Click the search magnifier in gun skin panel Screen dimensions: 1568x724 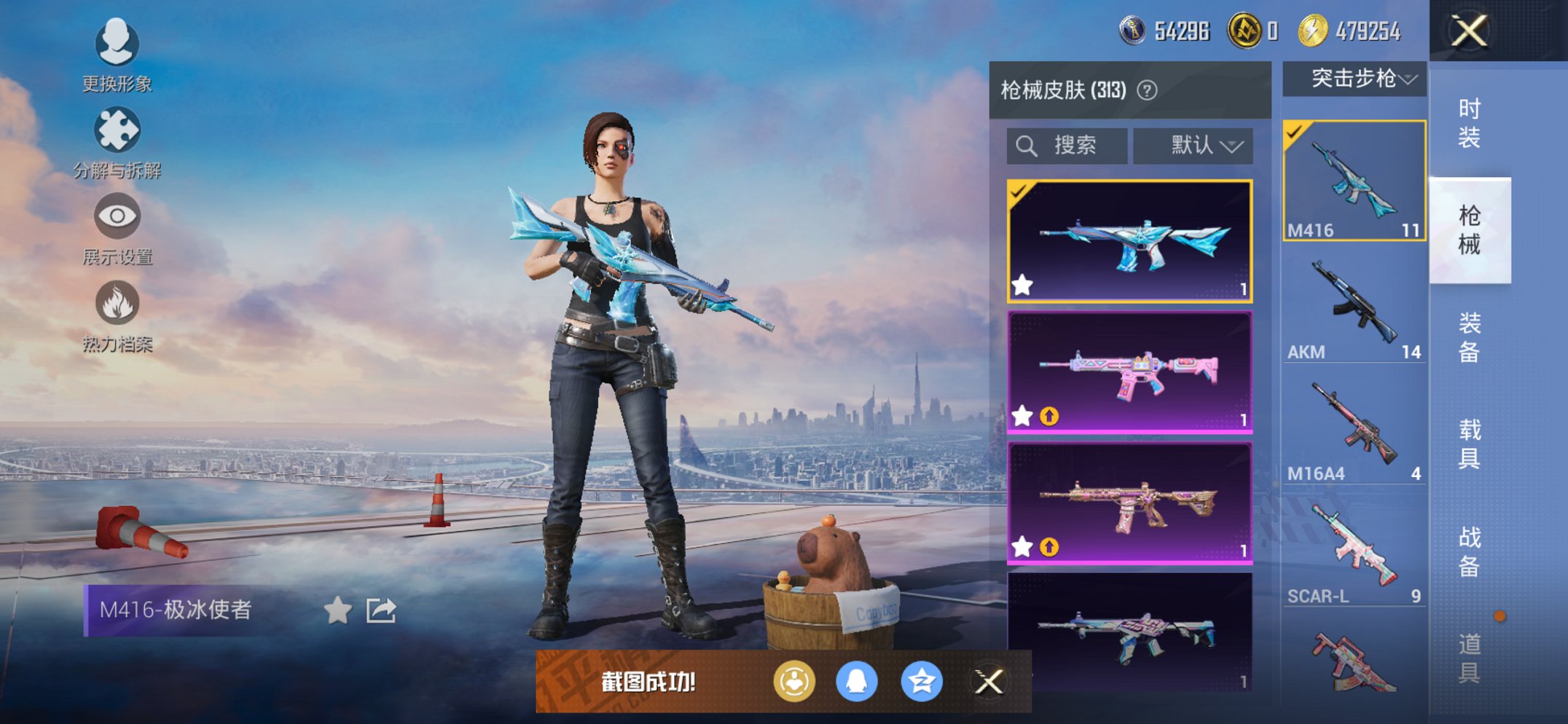click(x=1027, y=145)
